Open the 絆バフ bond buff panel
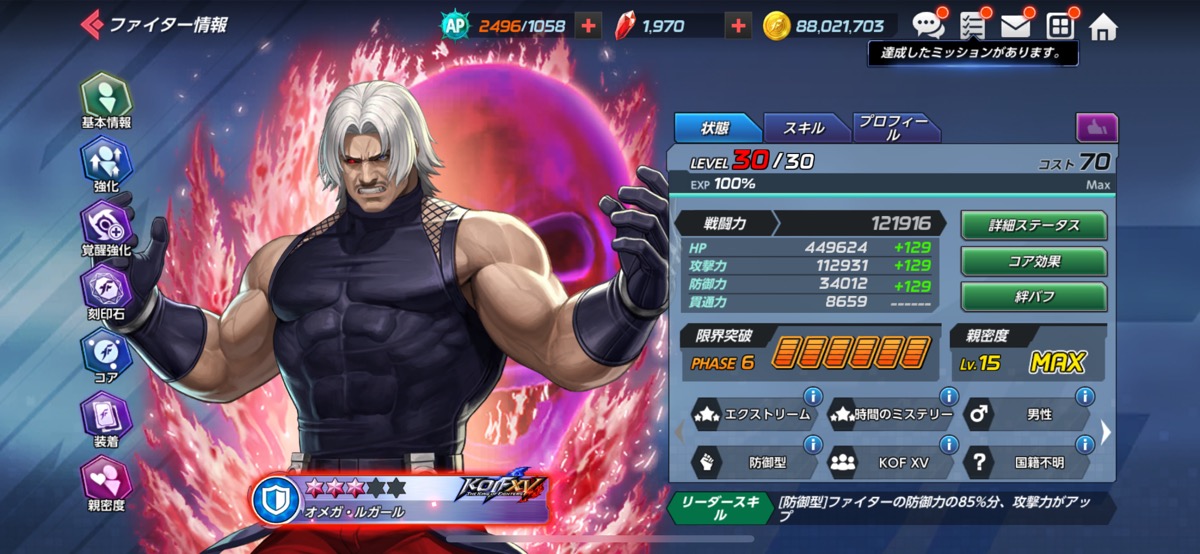Screen dimensions: 1200x554 click(1033, 297)
